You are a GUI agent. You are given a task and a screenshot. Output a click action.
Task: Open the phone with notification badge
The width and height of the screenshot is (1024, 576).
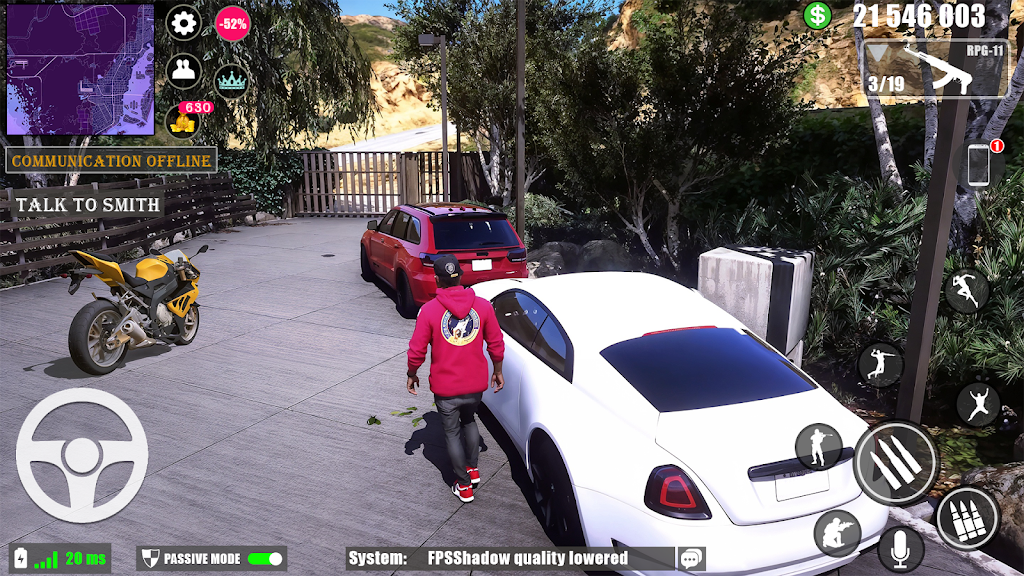click(x=979, y=165)
